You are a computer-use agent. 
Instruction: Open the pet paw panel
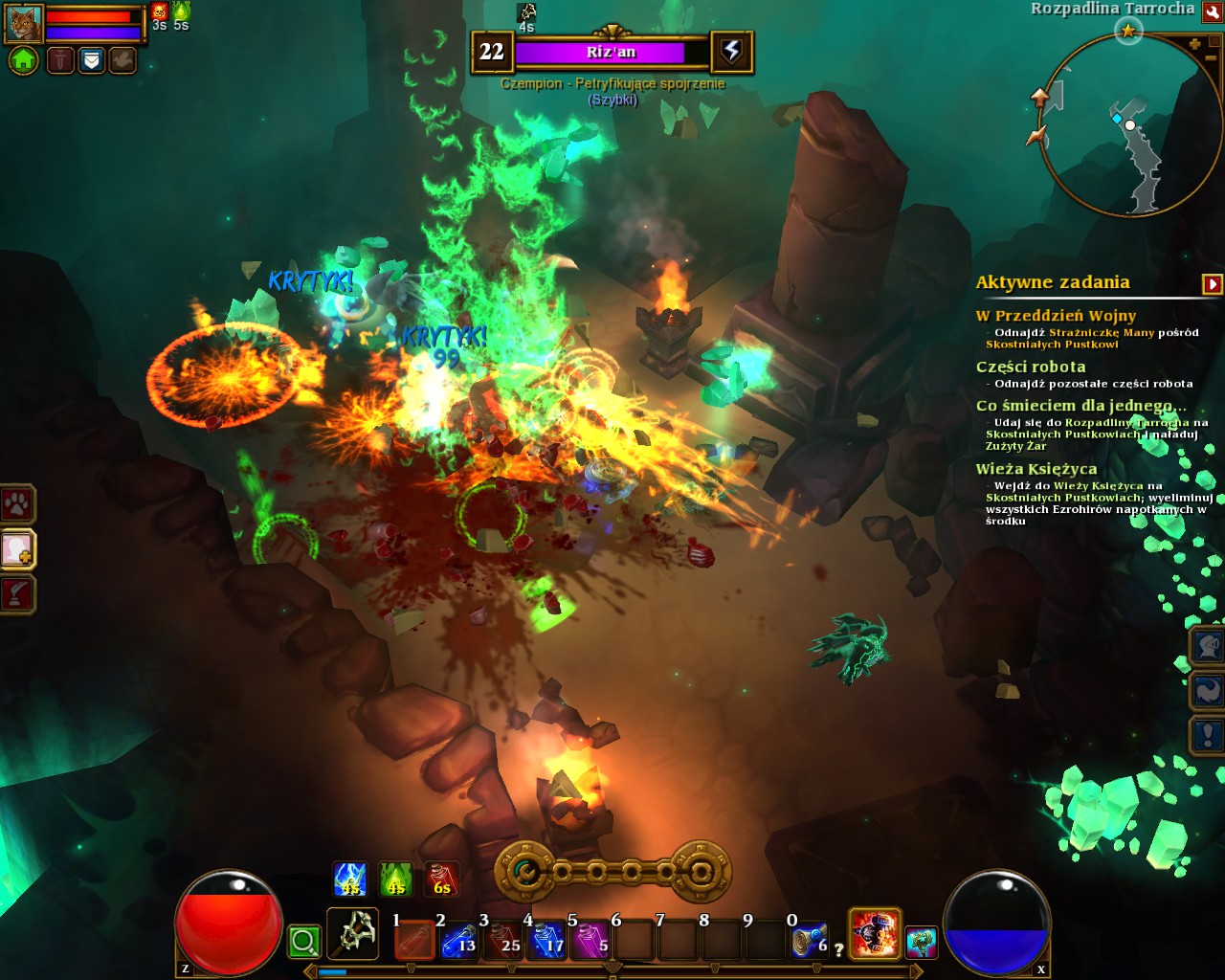point(17,503)
